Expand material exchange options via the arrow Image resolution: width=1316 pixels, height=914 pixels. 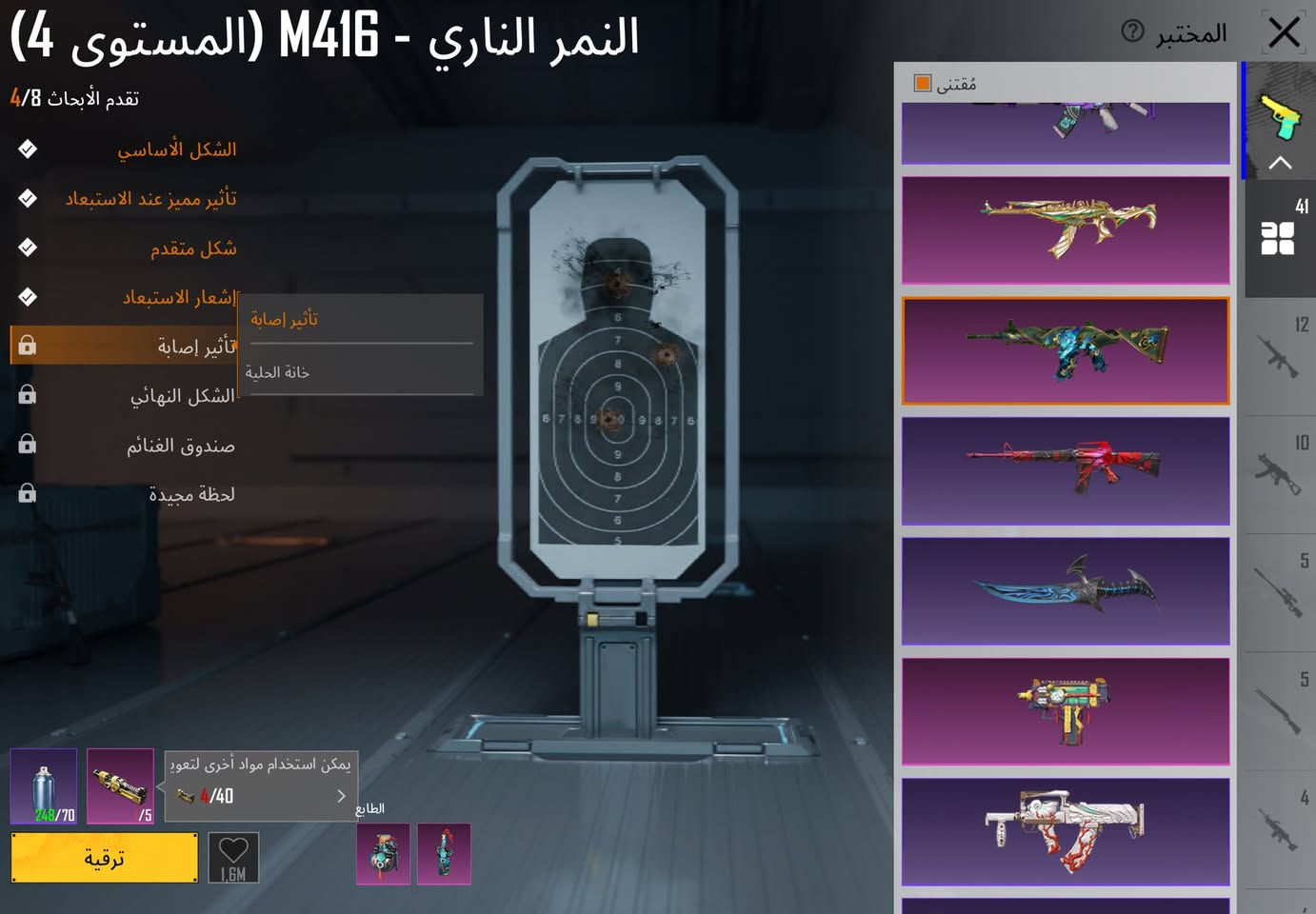point(341,796)
